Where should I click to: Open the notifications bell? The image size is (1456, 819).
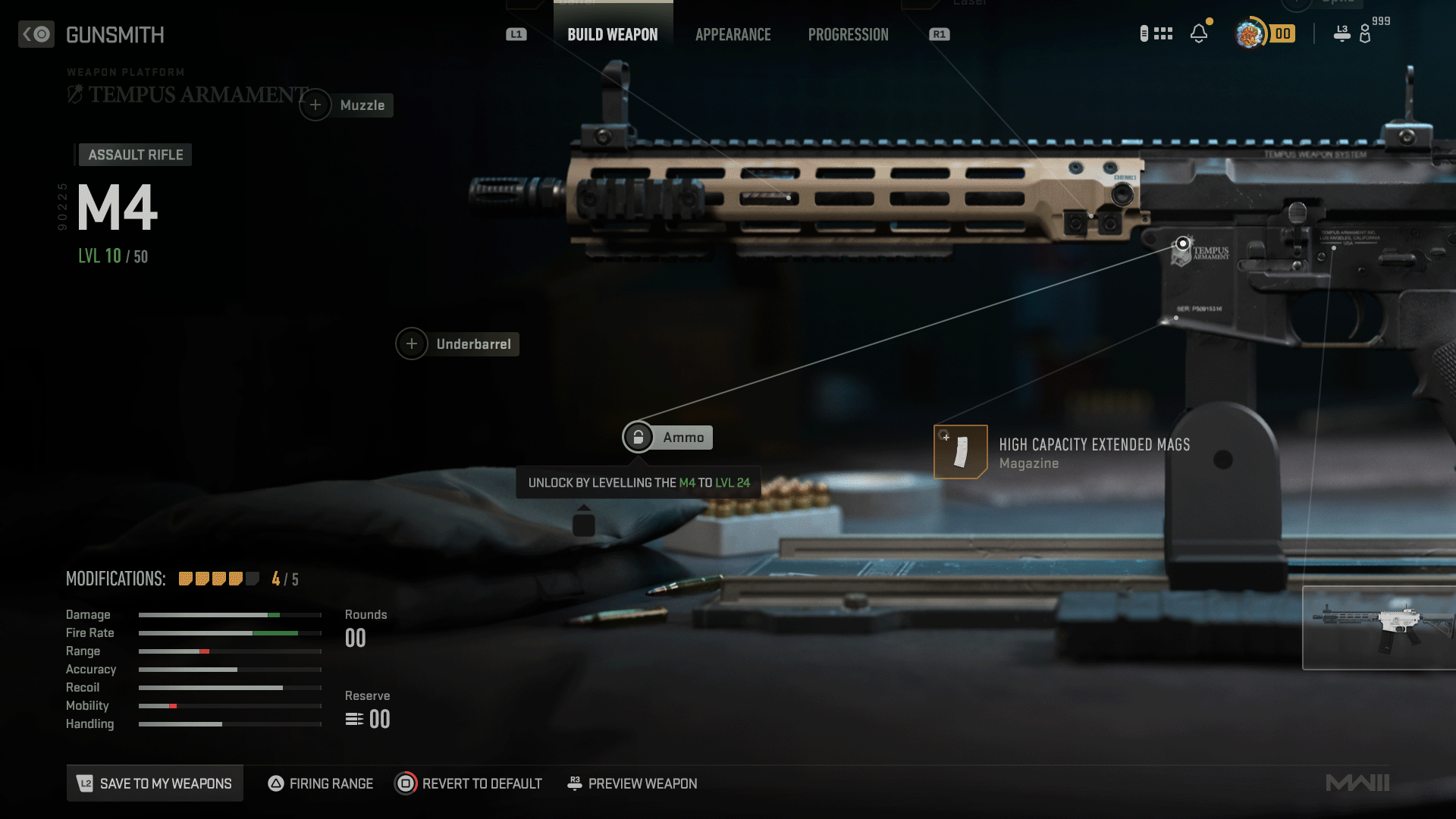point(1199,34)
